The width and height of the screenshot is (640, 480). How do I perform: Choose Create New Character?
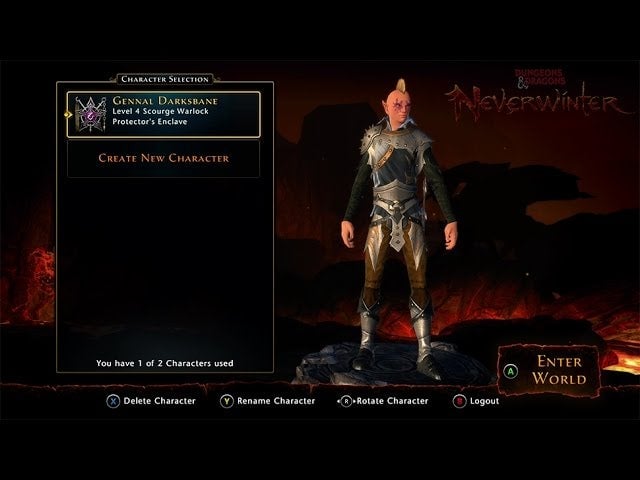[163, 158]
